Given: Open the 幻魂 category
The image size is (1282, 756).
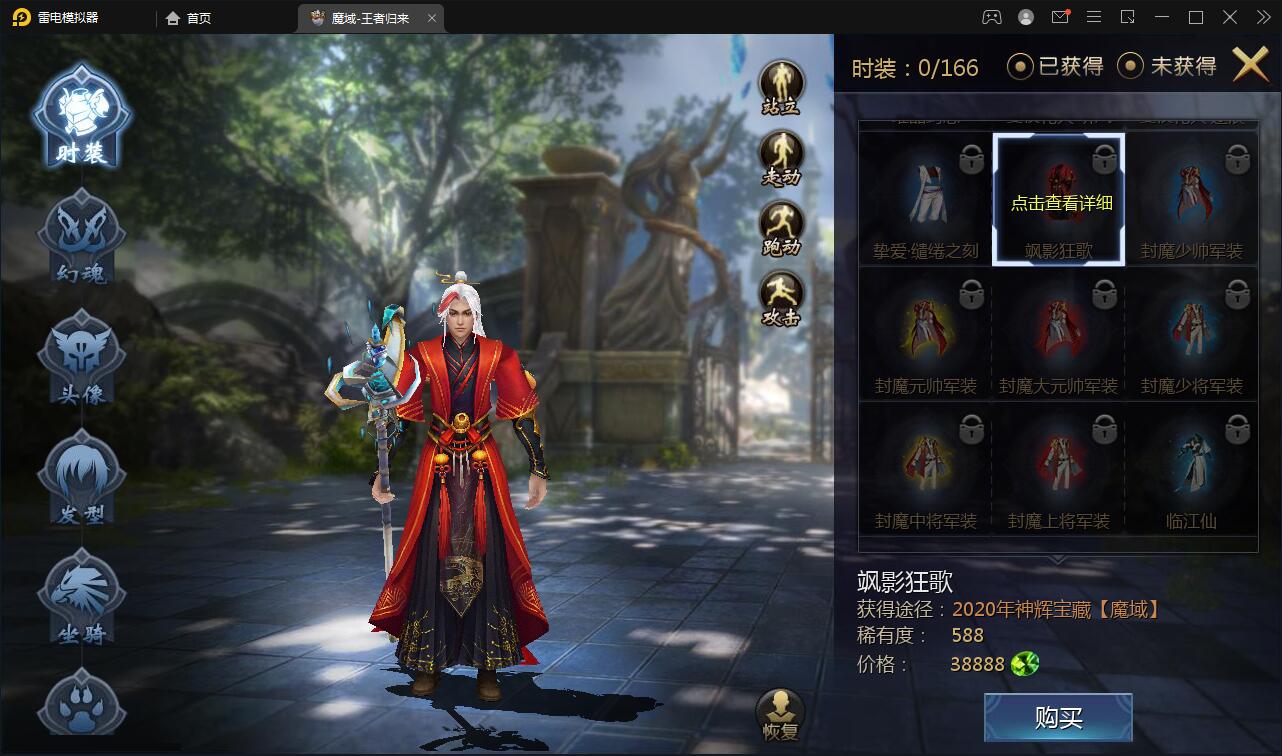Looking at the screenshot, I should [81, 237].
